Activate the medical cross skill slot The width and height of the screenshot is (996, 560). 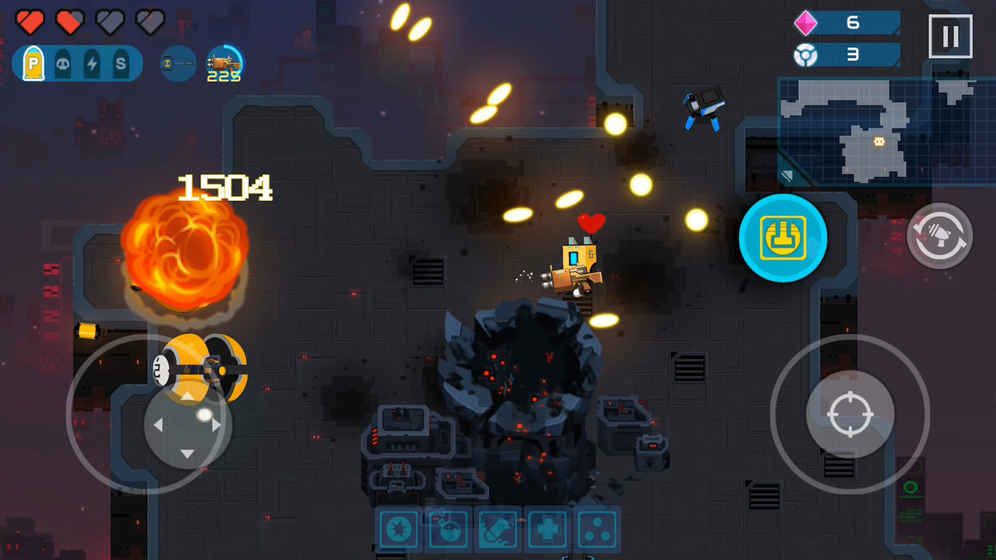(x=547, y=530)
